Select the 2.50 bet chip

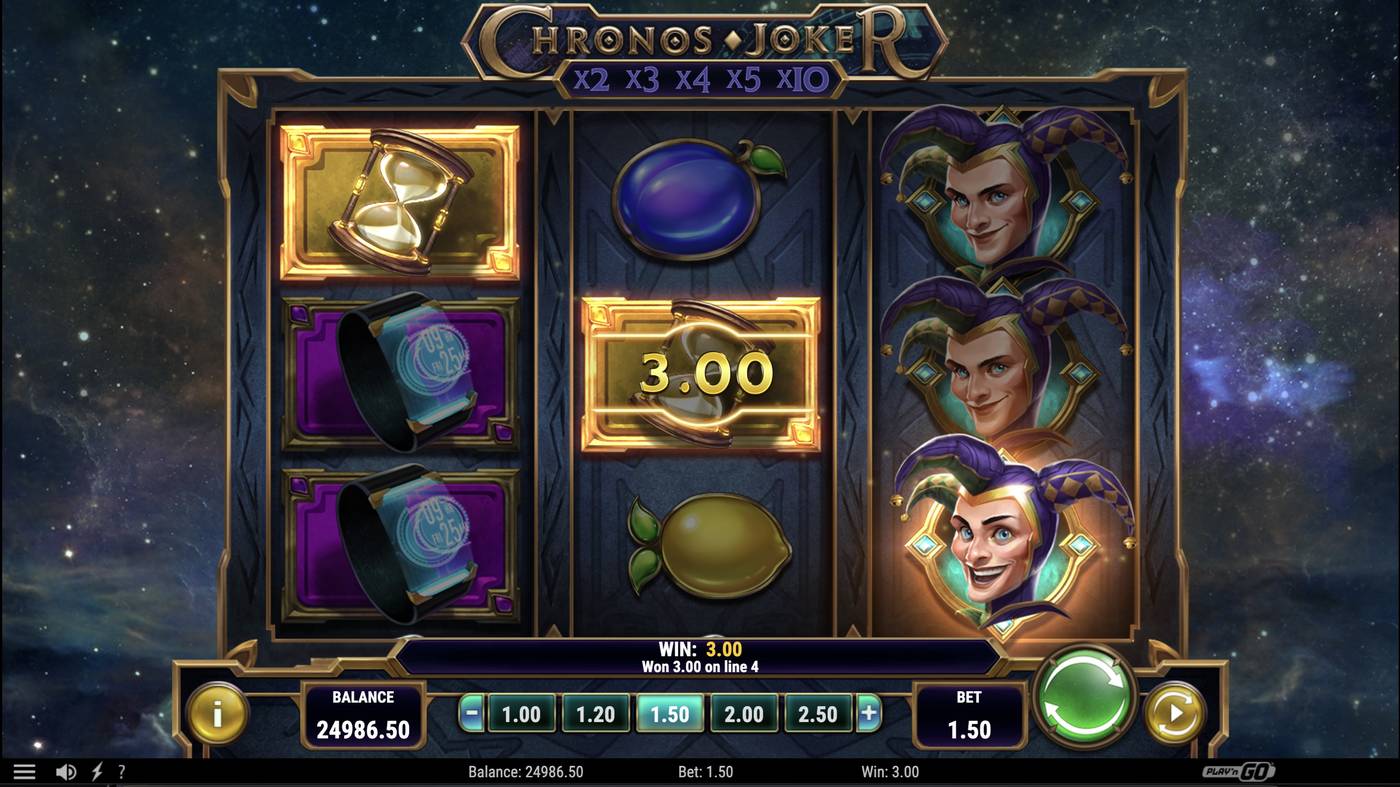click(x=818, y=714)
